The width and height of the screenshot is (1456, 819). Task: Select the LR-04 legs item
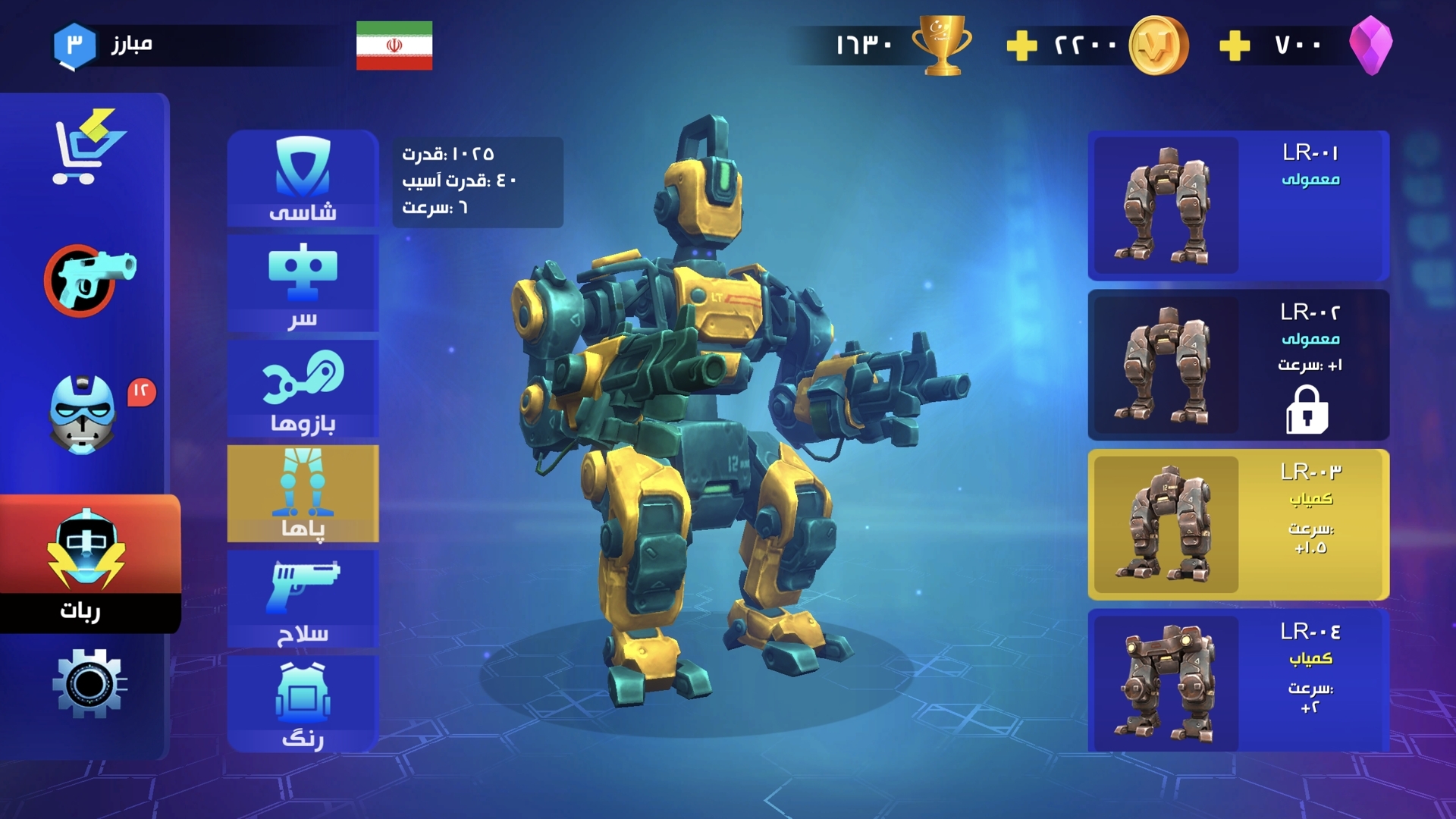pyautogui.click(x=1238, y=680)
